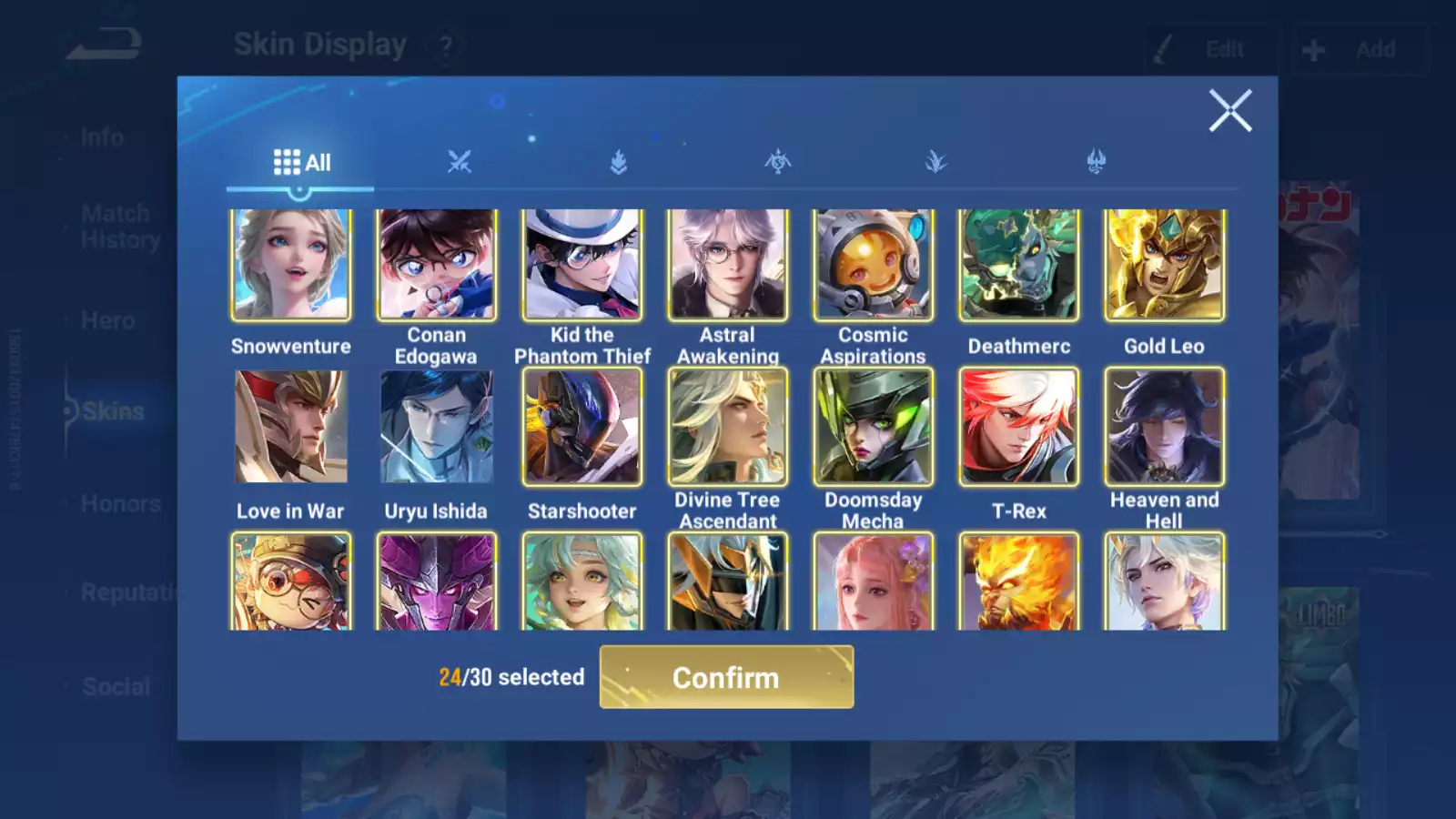Select the T-Rex skin
This screenshot has height=819, width=1456.
(1019, 427)
